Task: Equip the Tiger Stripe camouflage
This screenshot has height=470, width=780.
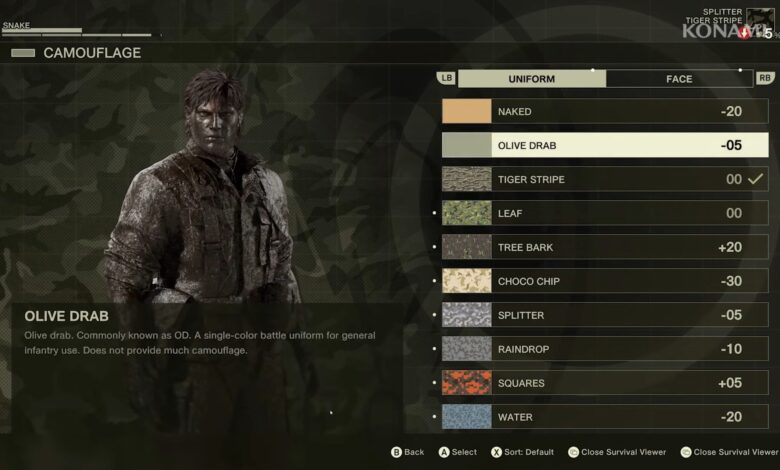Action: click(x=605, y=180)
